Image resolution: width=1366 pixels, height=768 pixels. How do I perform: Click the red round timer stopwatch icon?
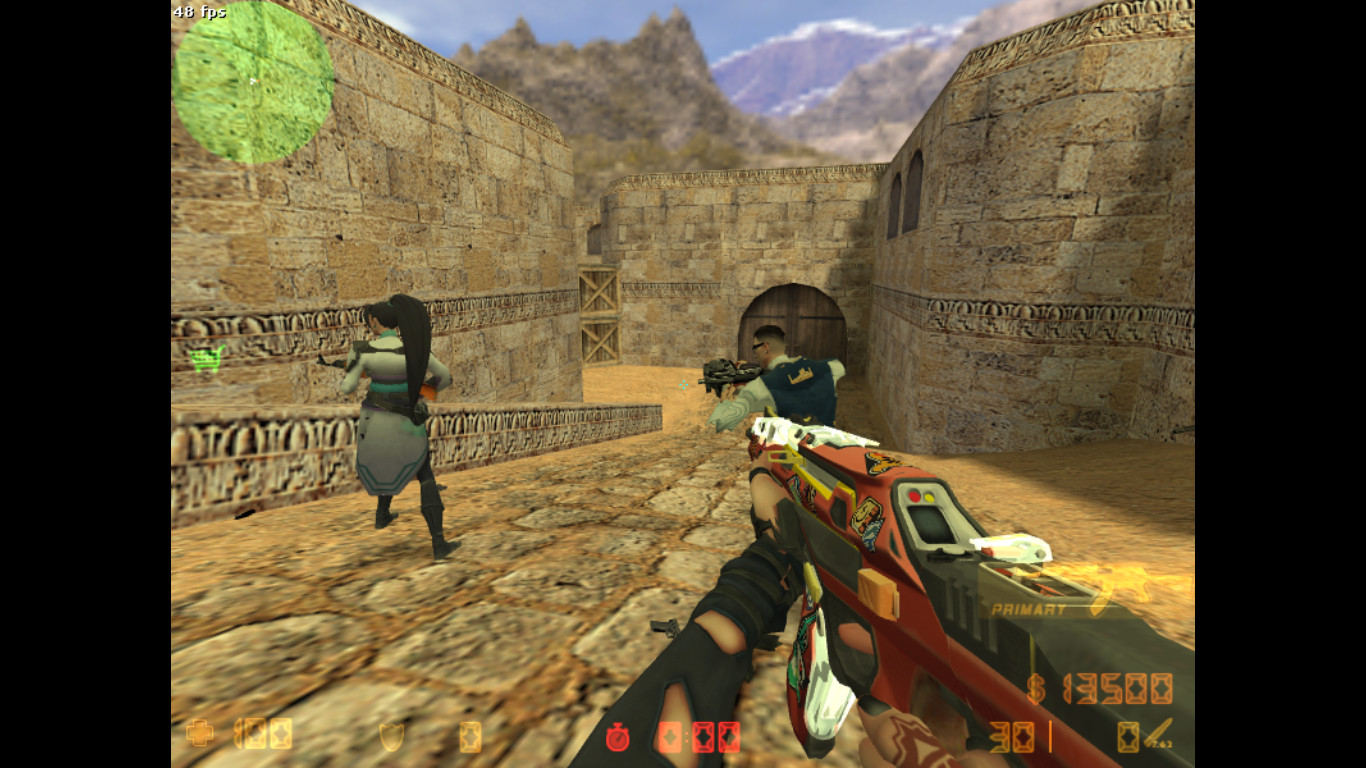pyautogui.click(x=620, y=740)
